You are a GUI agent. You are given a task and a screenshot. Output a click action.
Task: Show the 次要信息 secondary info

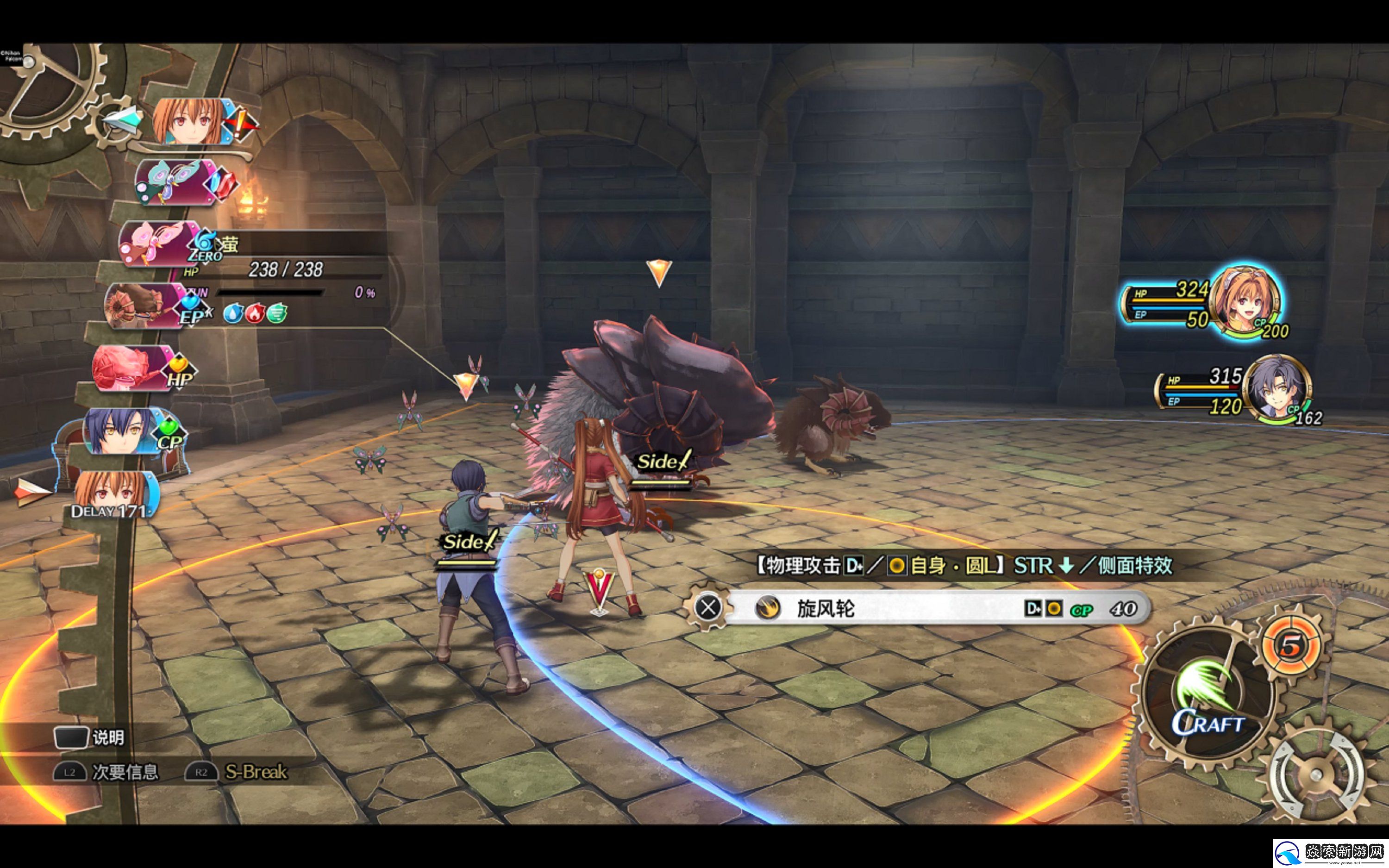coord(107,772)
